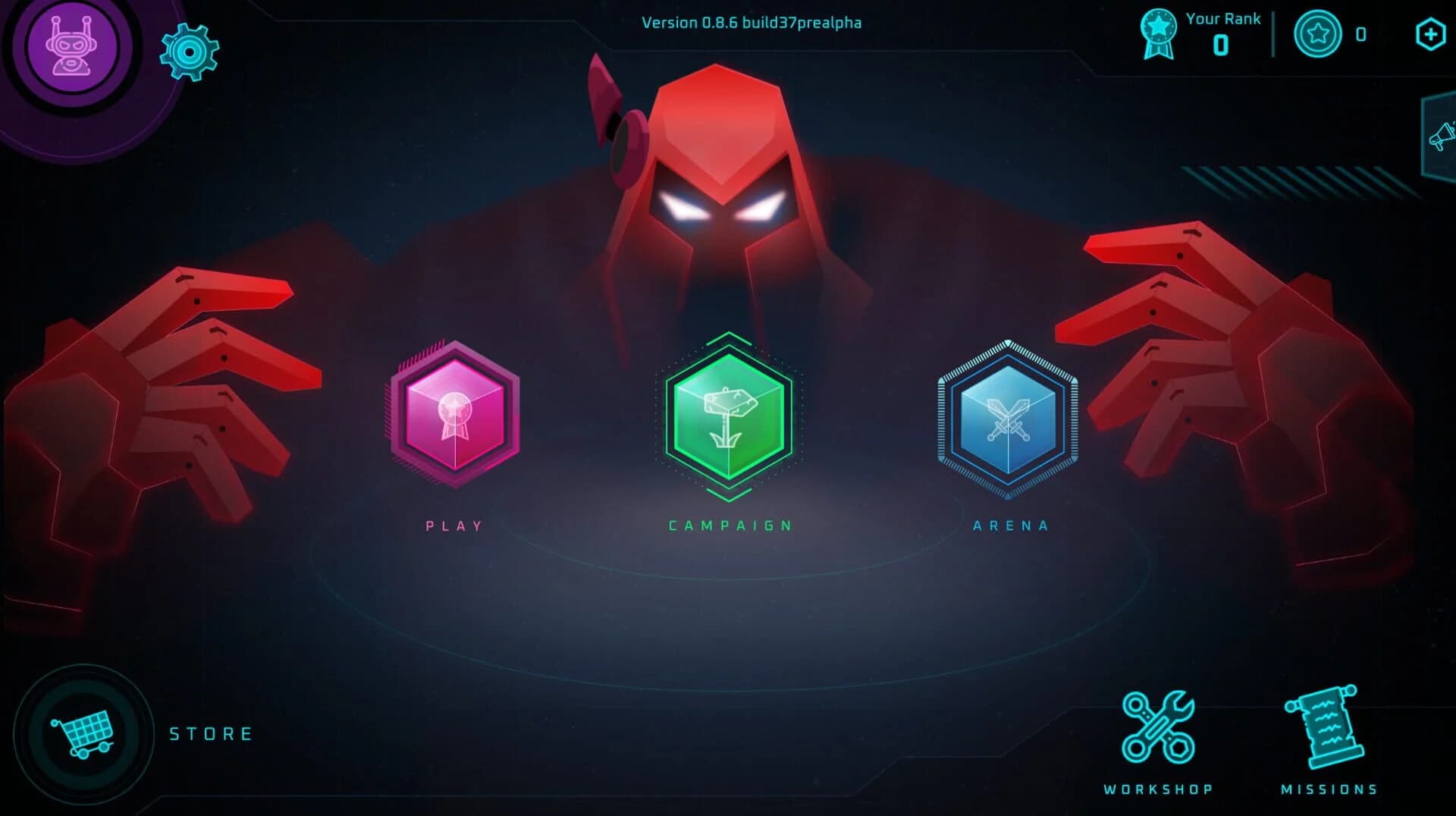The image size is (1456, 816).
Task: Click the Your Rank counter showing 0
Action: click(1221, 43)
